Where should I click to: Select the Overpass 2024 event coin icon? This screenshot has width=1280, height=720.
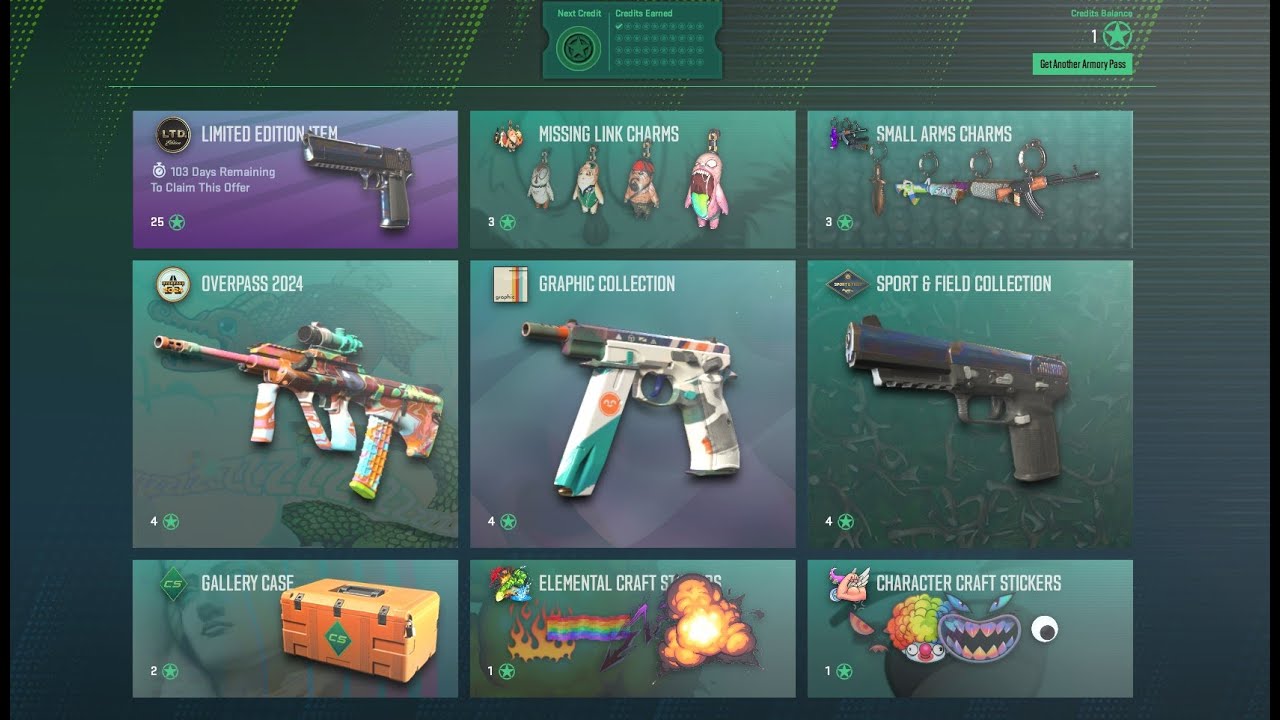click(174, 282)
